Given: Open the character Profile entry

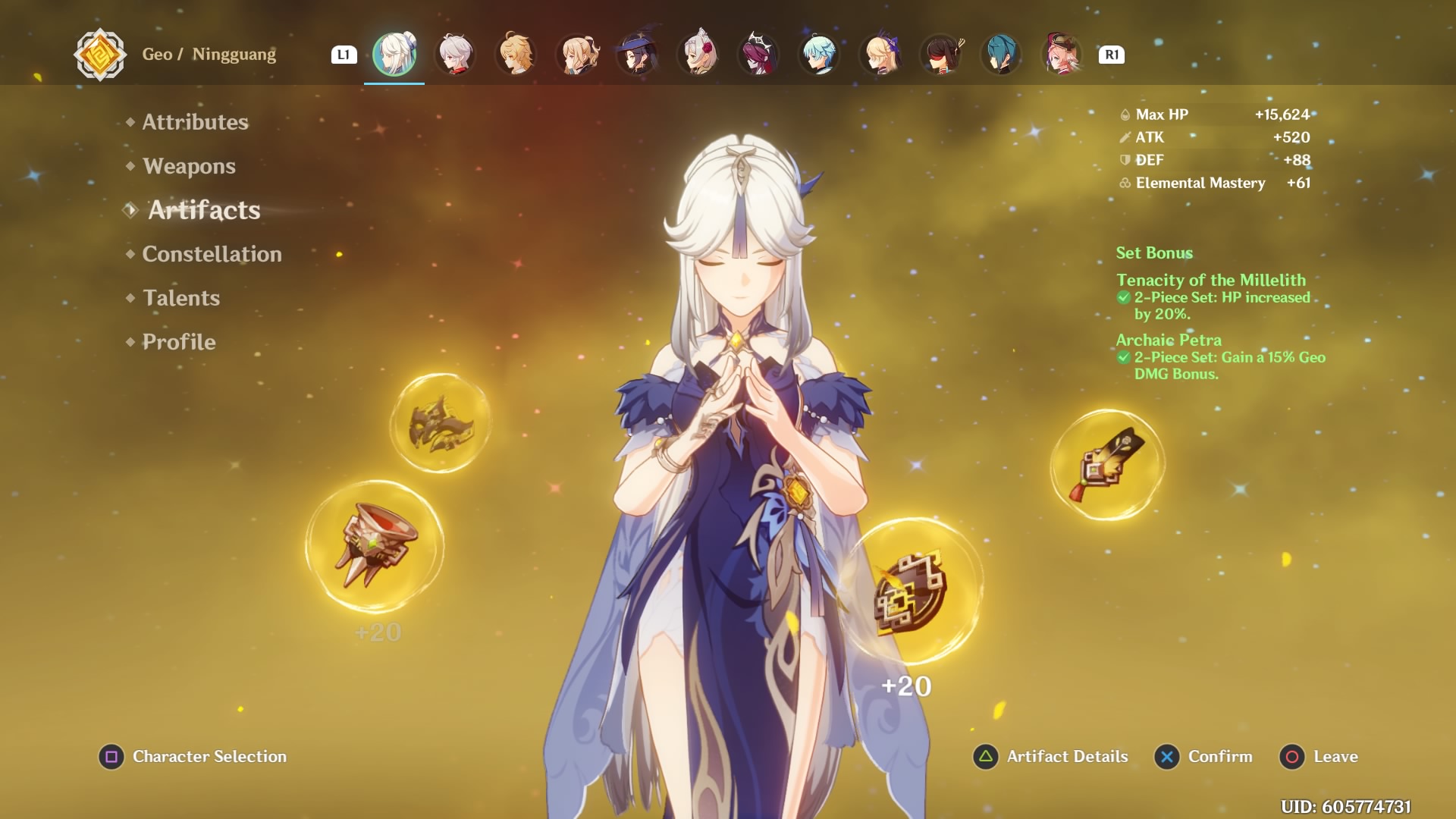Looking at the screenshot, I should pyautogui.click(x=179, y=342).
